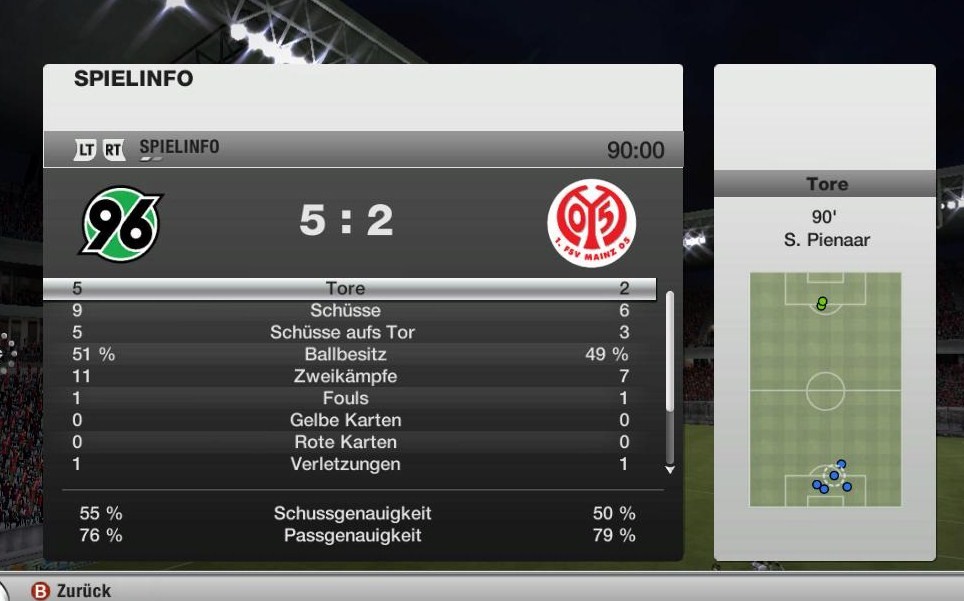Choose the Rote Karten row
Viewport: 964px width, 601px height.
click(345, 442)
